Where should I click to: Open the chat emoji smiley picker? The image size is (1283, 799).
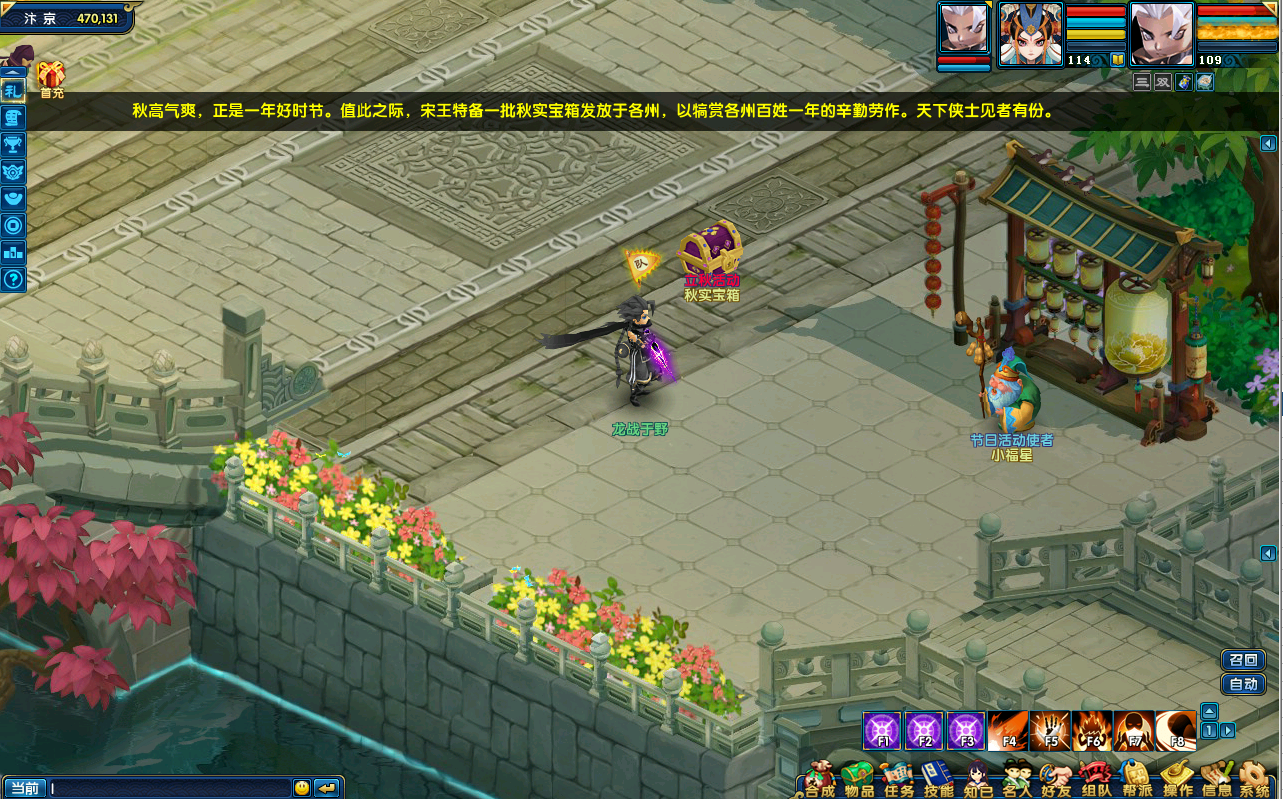pos(302,788)
